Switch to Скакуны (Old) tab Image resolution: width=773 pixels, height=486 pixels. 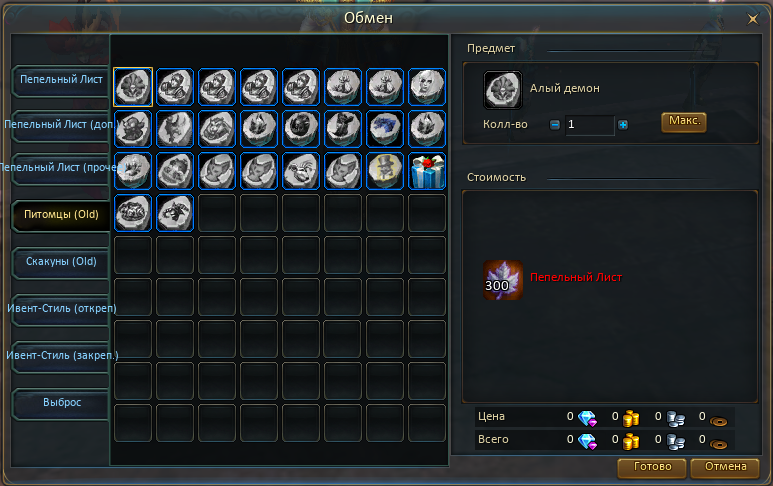click(59, 260)
